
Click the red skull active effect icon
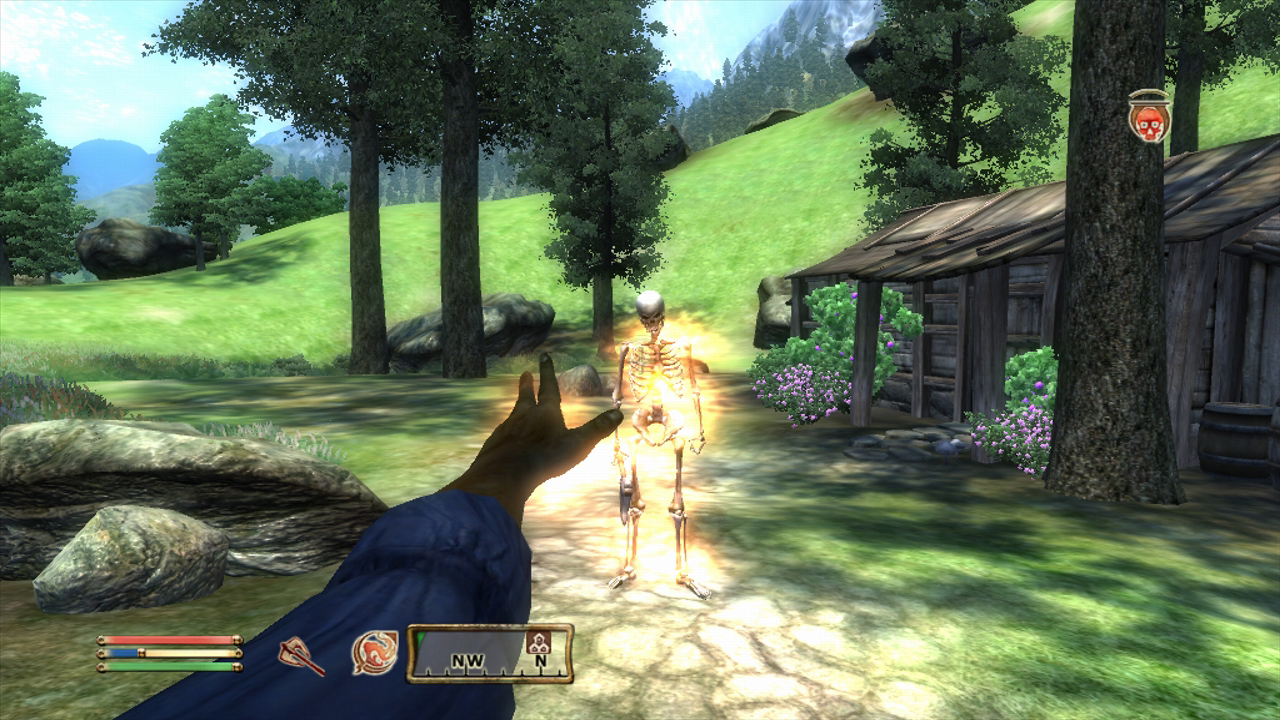1149,118
